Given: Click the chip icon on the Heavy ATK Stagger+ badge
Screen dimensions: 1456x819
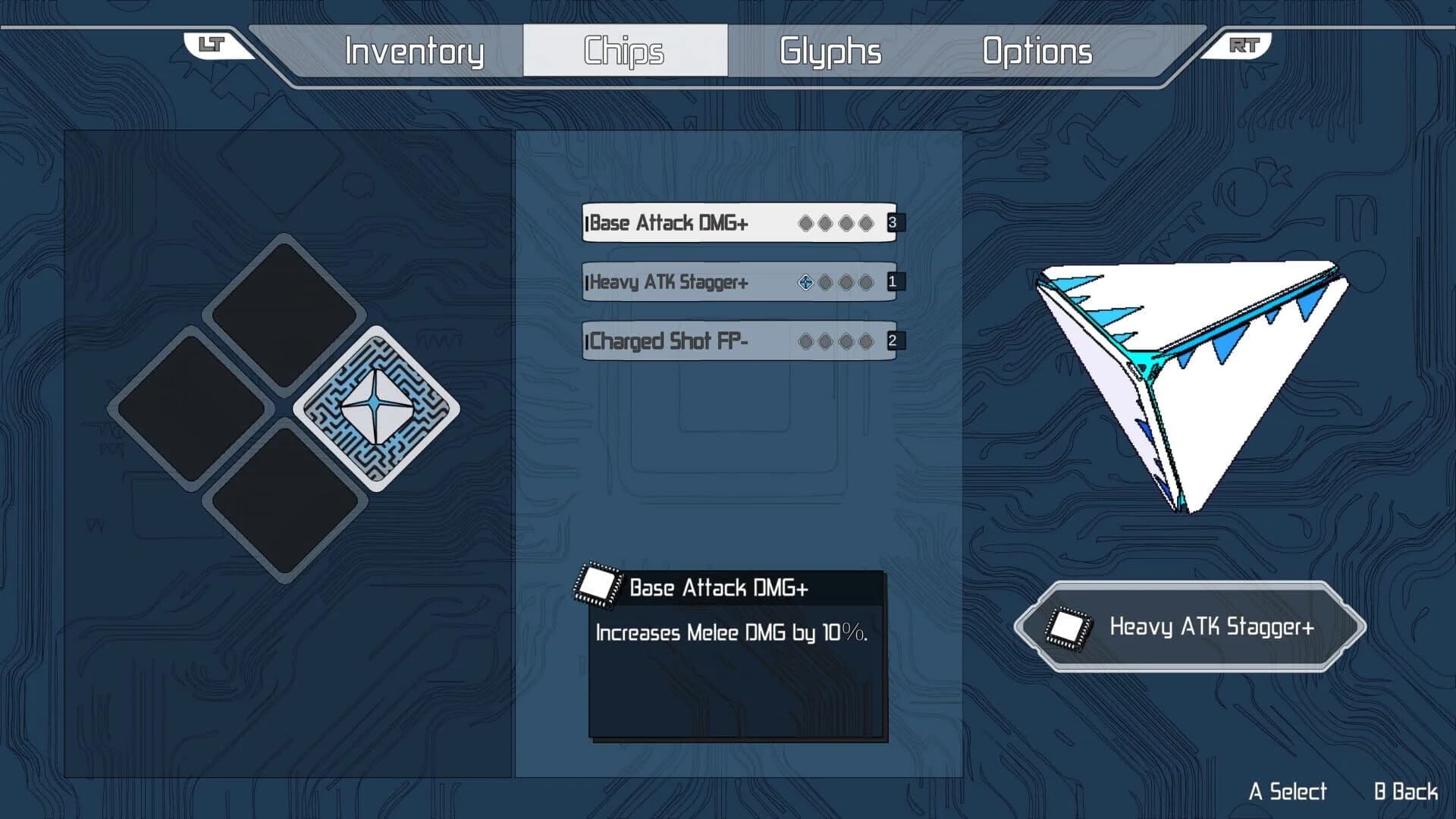Looking at the screenshot, I should point(1068,629).
